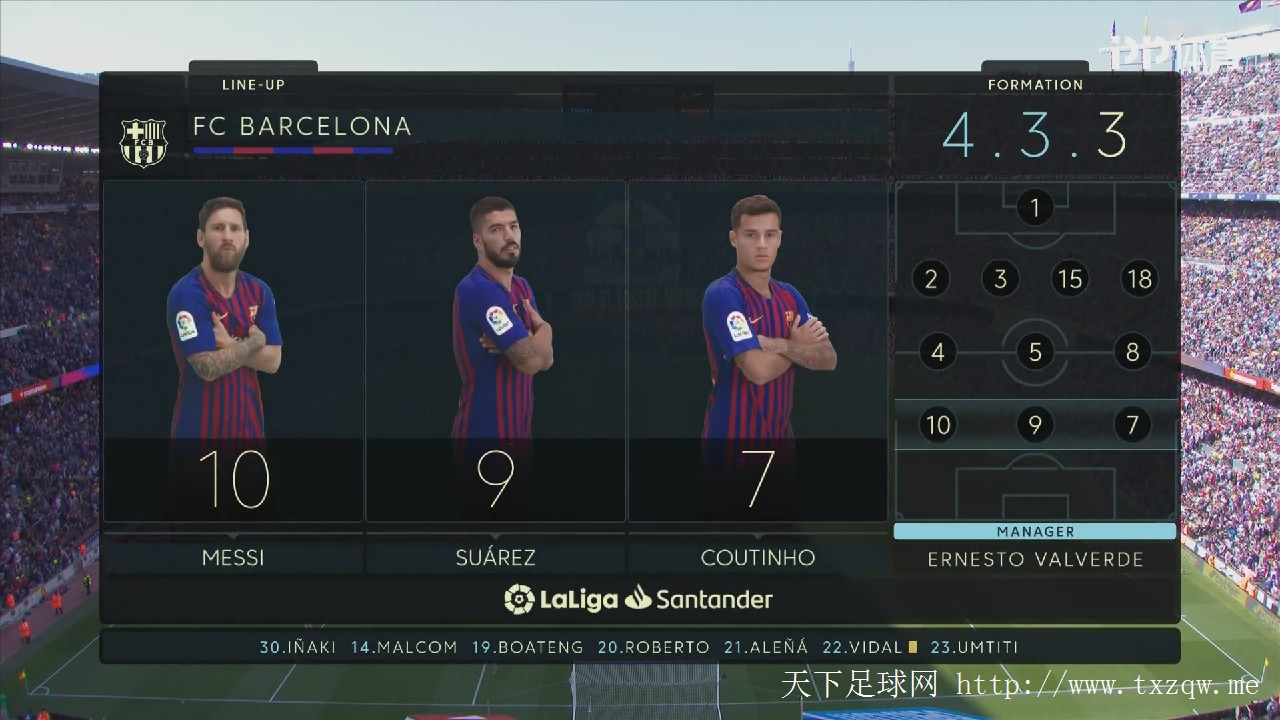The image size is (1280, 720).
Task: Click goalkeeper marker 1 on formation diagram
Action: point(1035,208)
